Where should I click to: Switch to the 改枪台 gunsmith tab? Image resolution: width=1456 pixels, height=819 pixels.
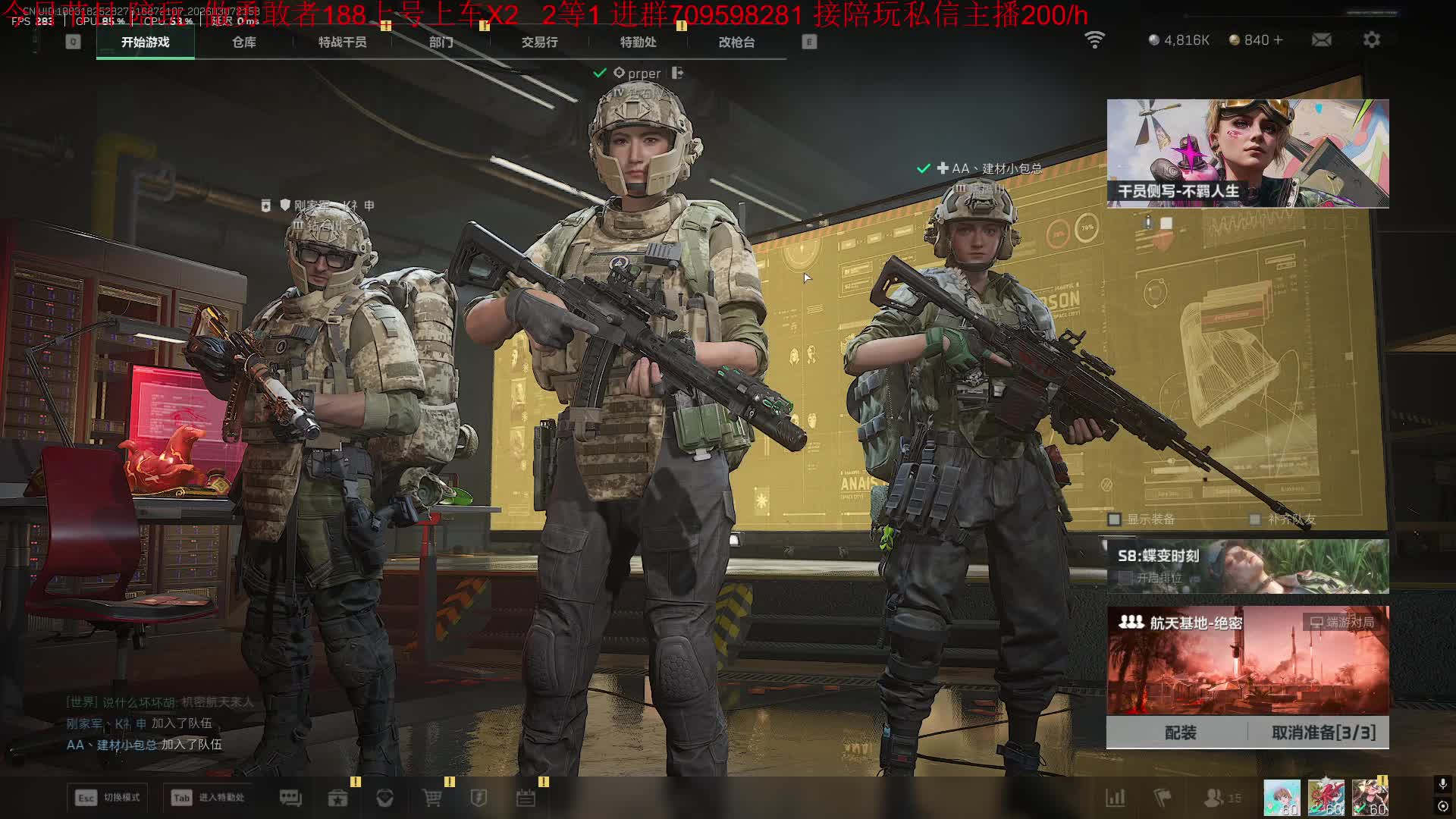point(736,42)
